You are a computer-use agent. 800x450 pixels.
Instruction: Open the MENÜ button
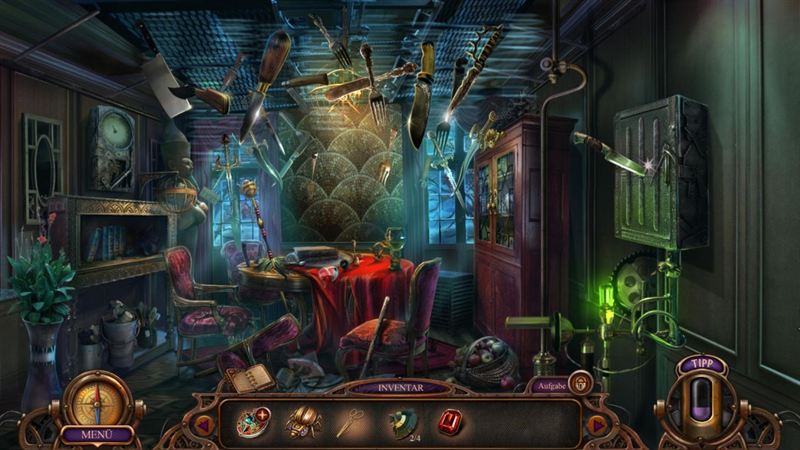97,435
